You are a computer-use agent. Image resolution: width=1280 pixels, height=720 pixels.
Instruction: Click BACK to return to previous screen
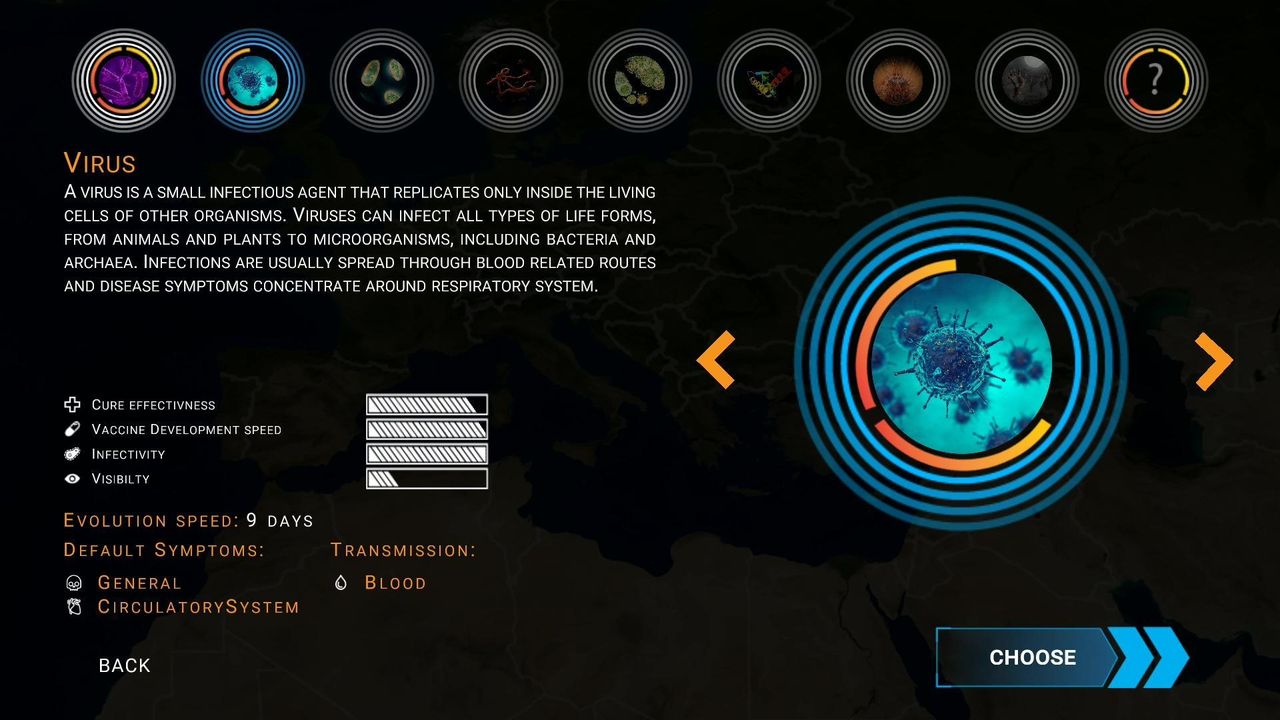124,664
